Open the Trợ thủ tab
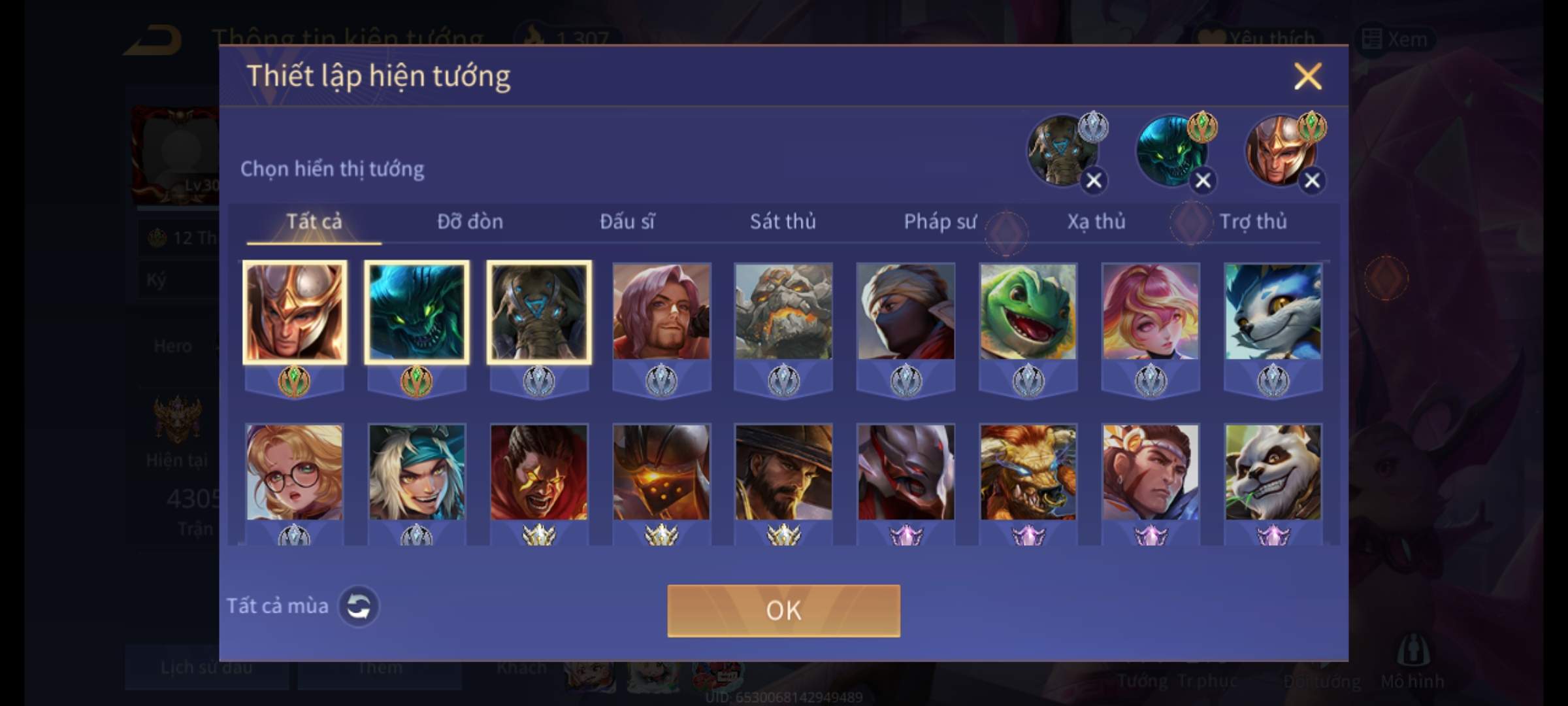This screenshot has width=1568, height=706. click(1253, 222)
